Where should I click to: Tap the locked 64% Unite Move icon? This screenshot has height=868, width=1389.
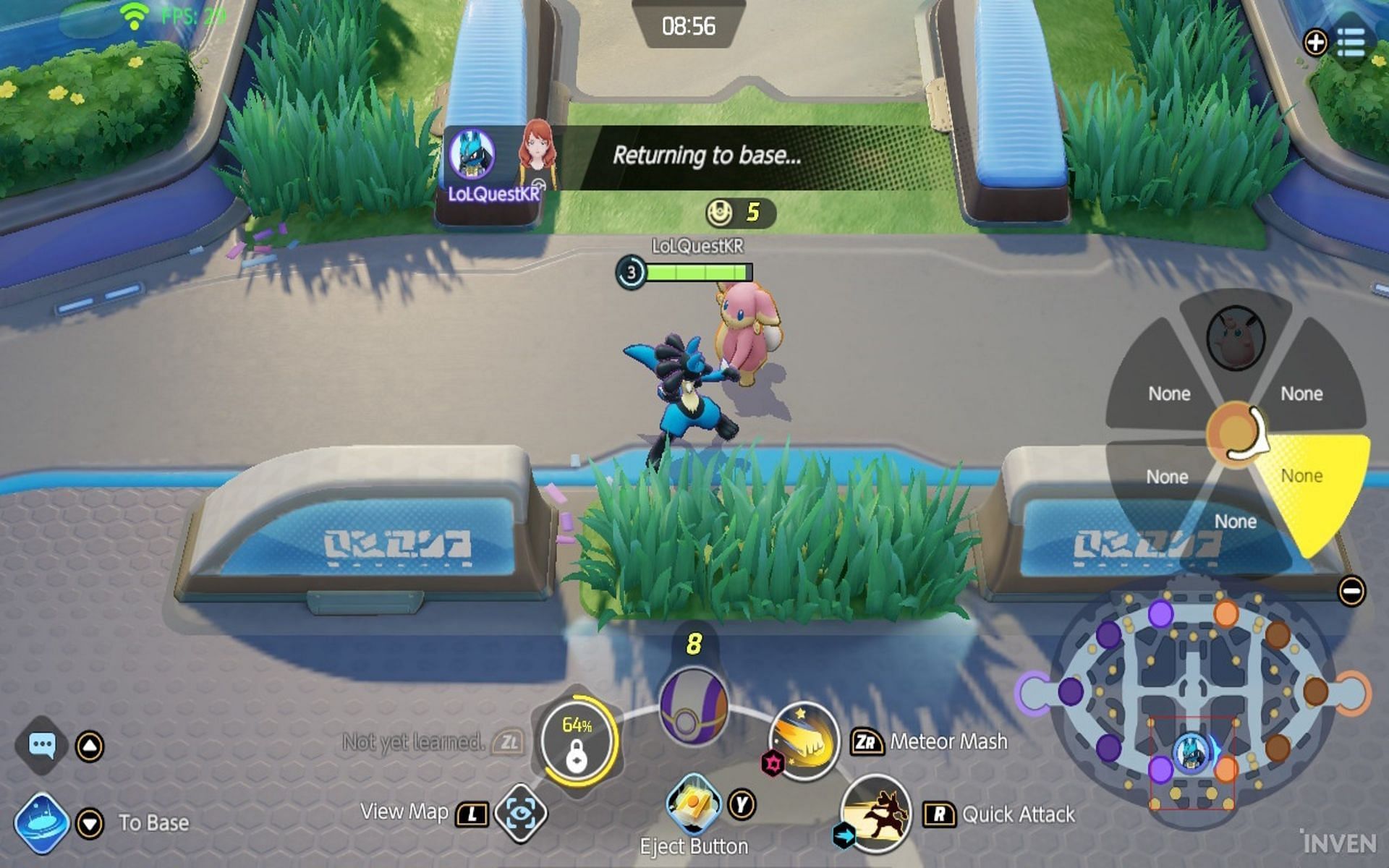click(577, 739)
